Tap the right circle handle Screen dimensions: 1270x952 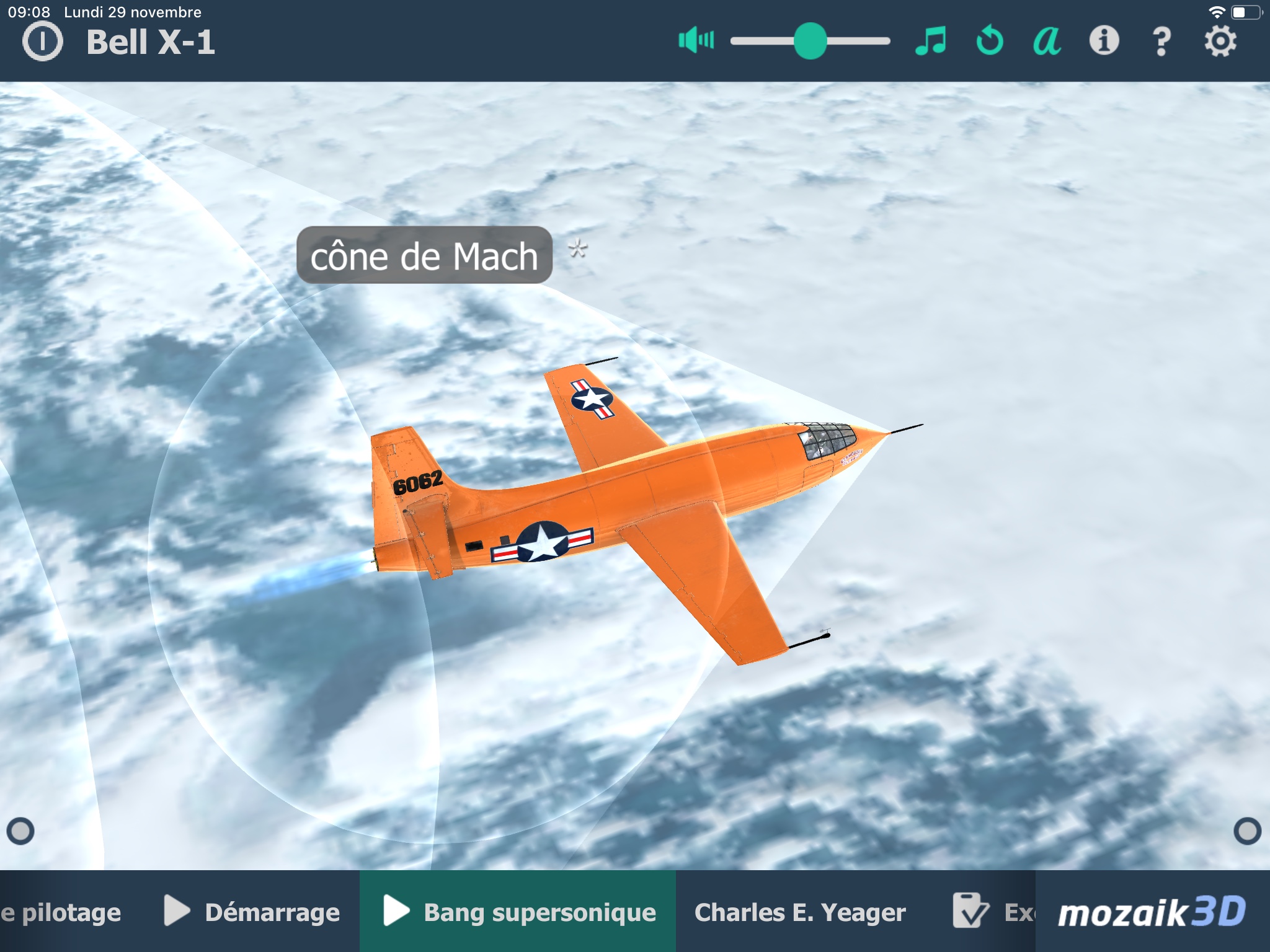[x=1247, y=831]
